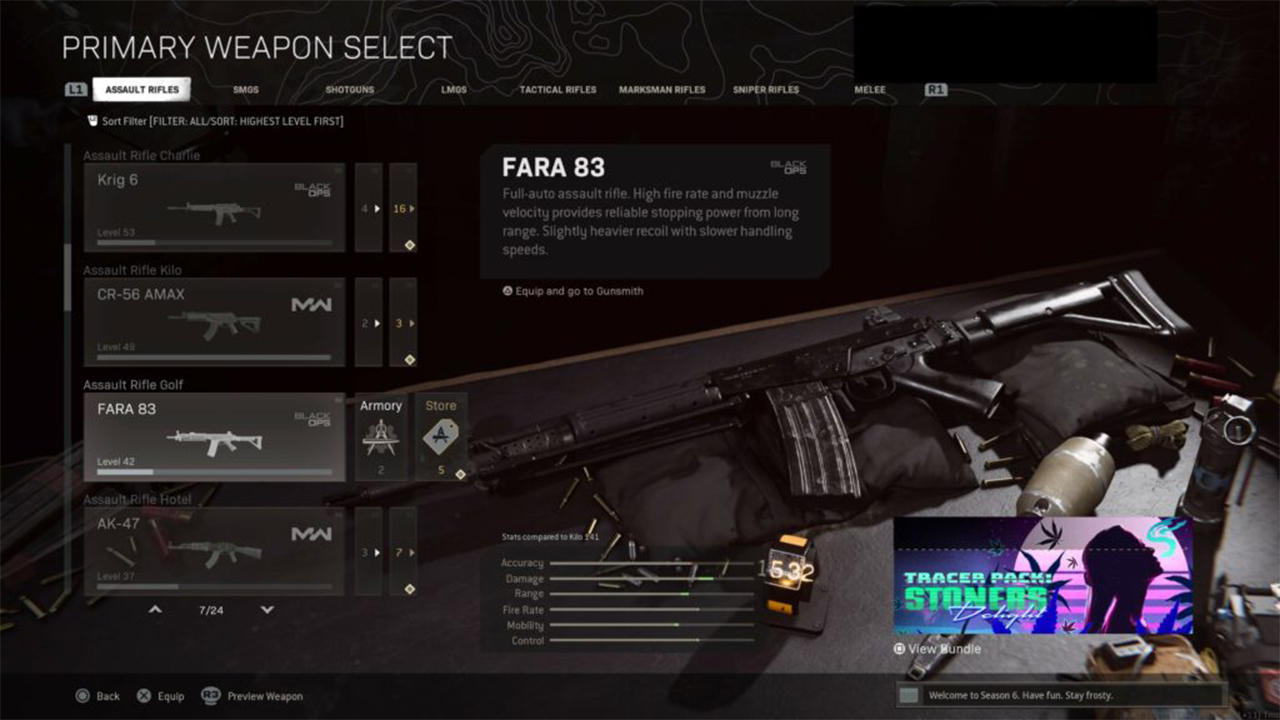Choose the Sniper Rifles tab

point(766,90)
